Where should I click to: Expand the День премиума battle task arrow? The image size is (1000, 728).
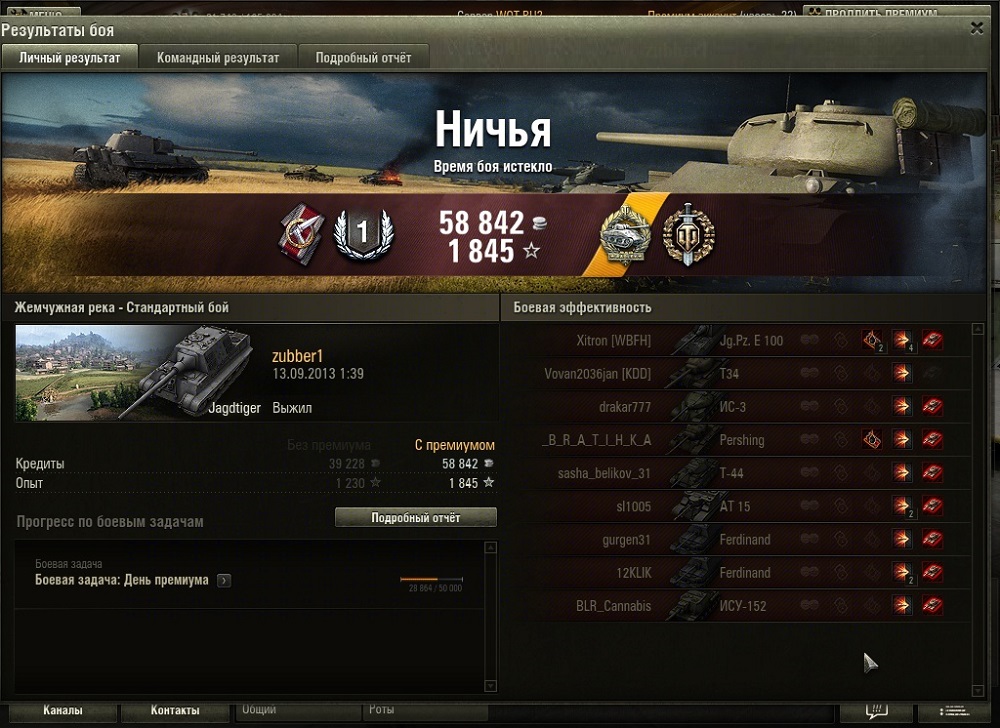point(224,580)
